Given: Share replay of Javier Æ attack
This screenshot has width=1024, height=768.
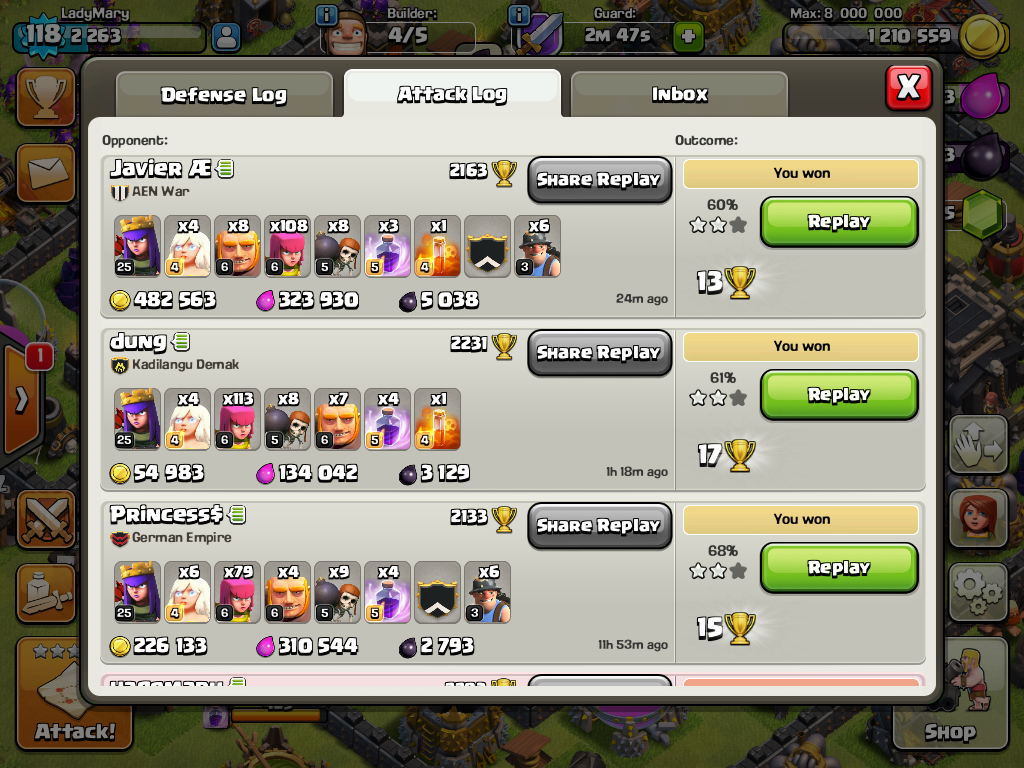Looking at the screenshot, I should (x=599, y=180).
